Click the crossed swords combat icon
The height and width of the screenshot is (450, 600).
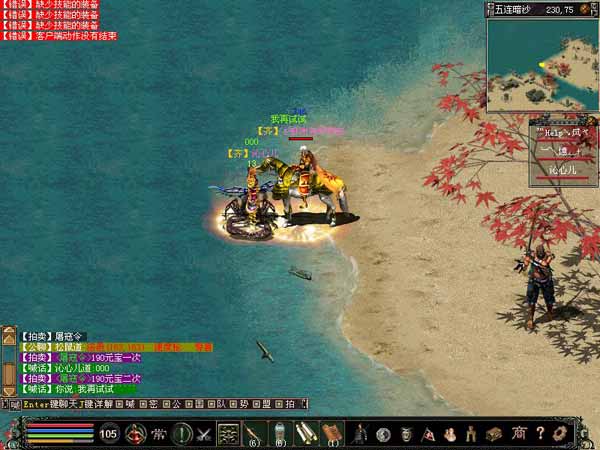click(x=204, y=434)
